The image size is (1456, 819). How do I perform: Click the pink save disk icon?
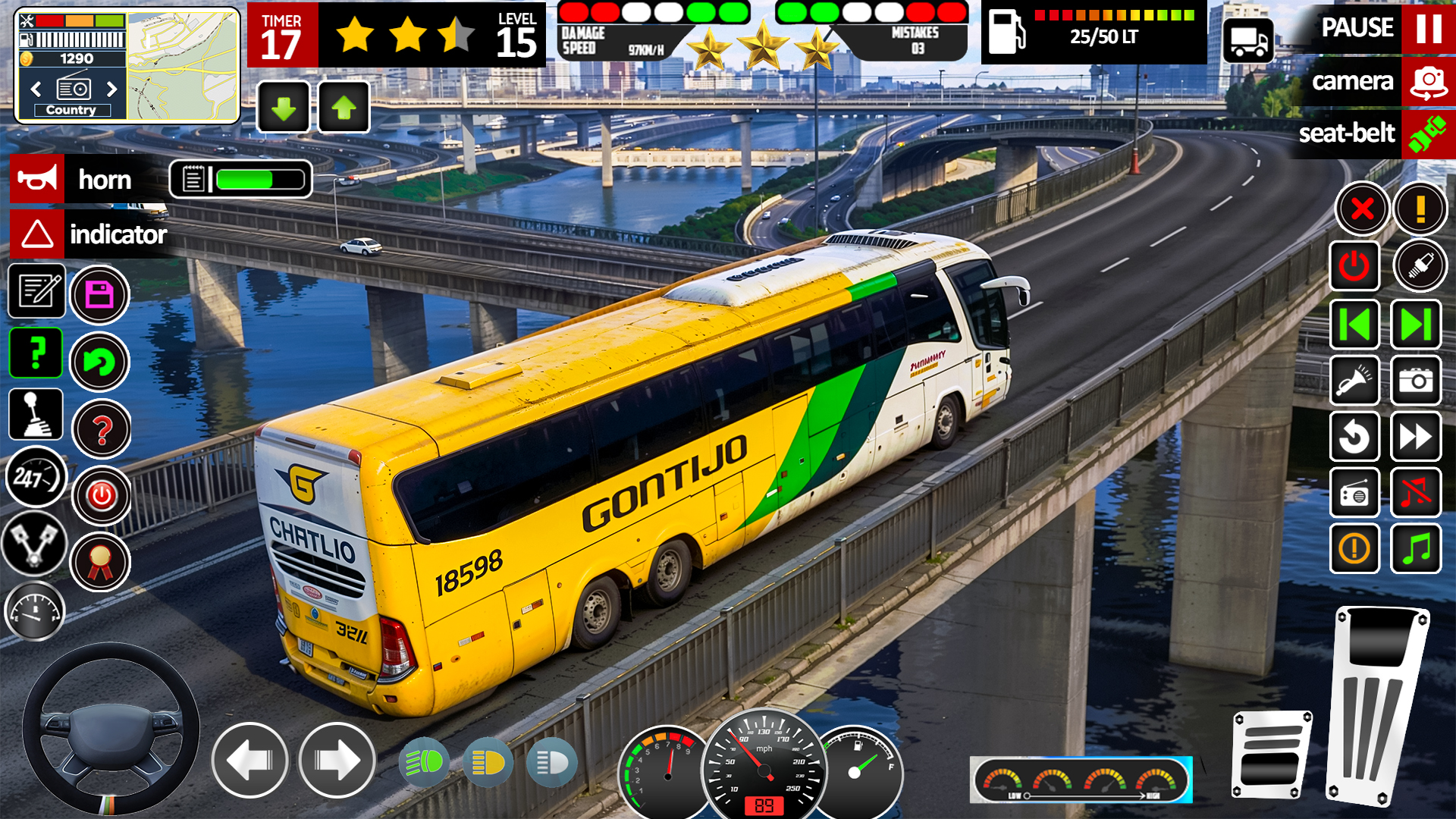pyautogui.click(x=99, y=295)
